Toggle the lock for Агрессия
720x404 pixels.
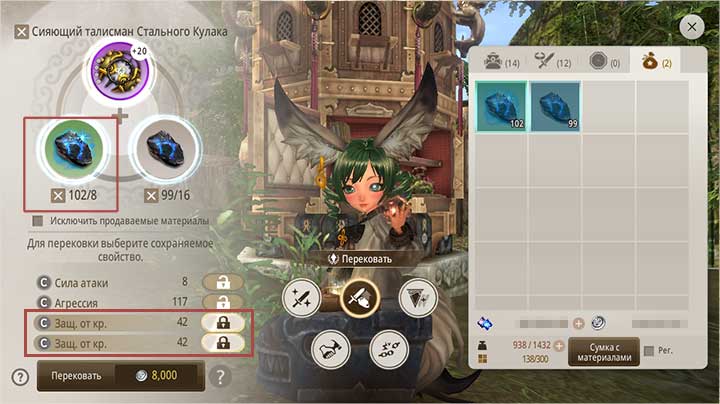(x=222, y=301)
